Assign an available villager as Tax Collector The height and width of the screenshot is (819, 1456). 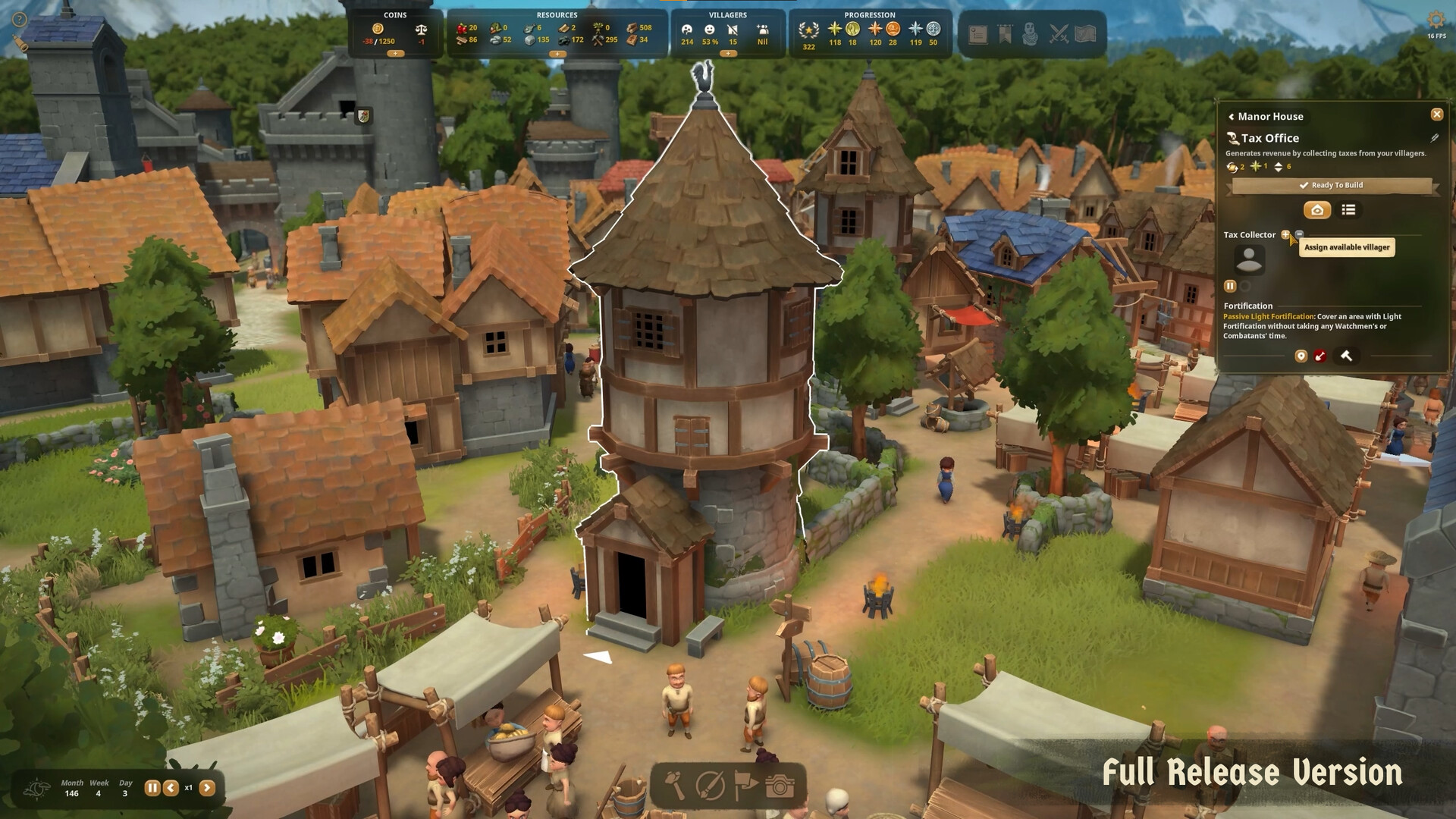(x=1285, y=235)
